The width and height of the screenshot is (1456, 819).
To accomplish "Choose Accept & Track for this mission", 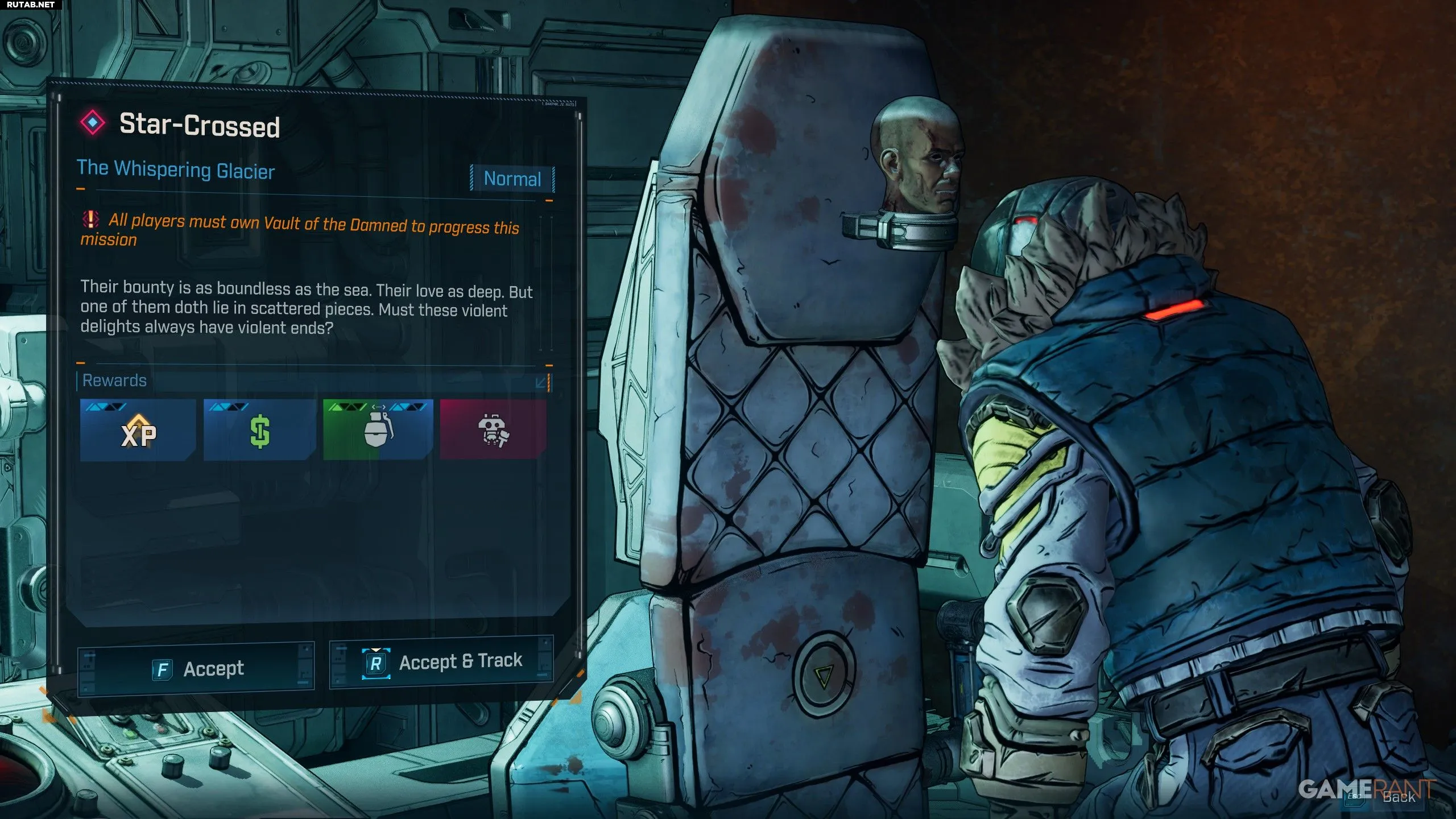I will click(x=441, y=661).
